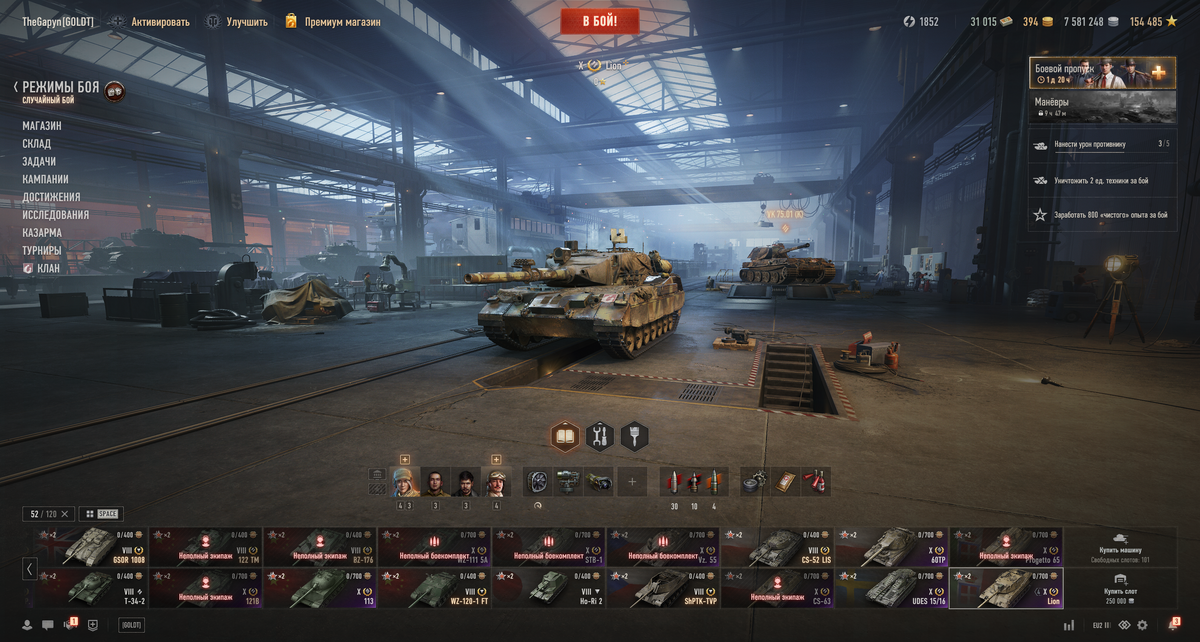Choose the T-34-2 tank in the carousel
This screenshot has height=642, width=1200.
[90, 588]
